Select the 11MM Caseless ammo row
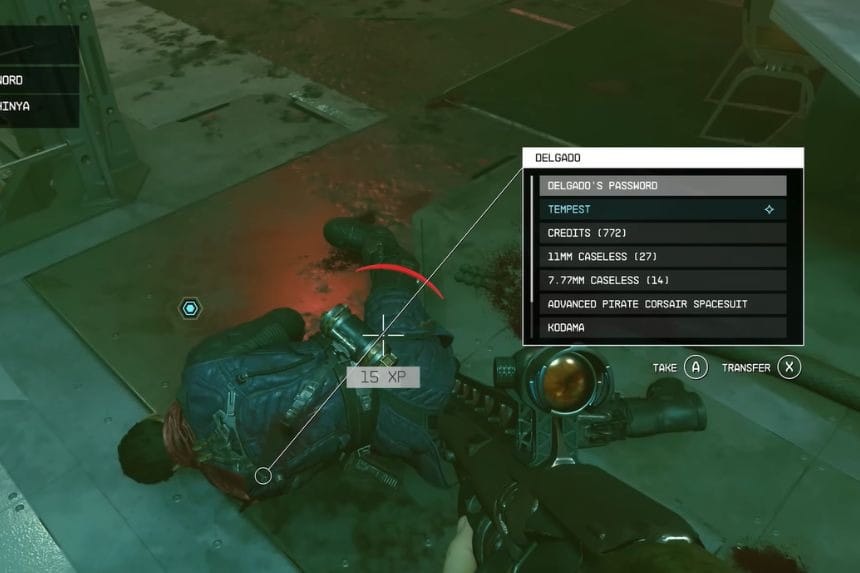Image resolution: width=860 pixels, height=573 pixels. (x=662, y=257)
